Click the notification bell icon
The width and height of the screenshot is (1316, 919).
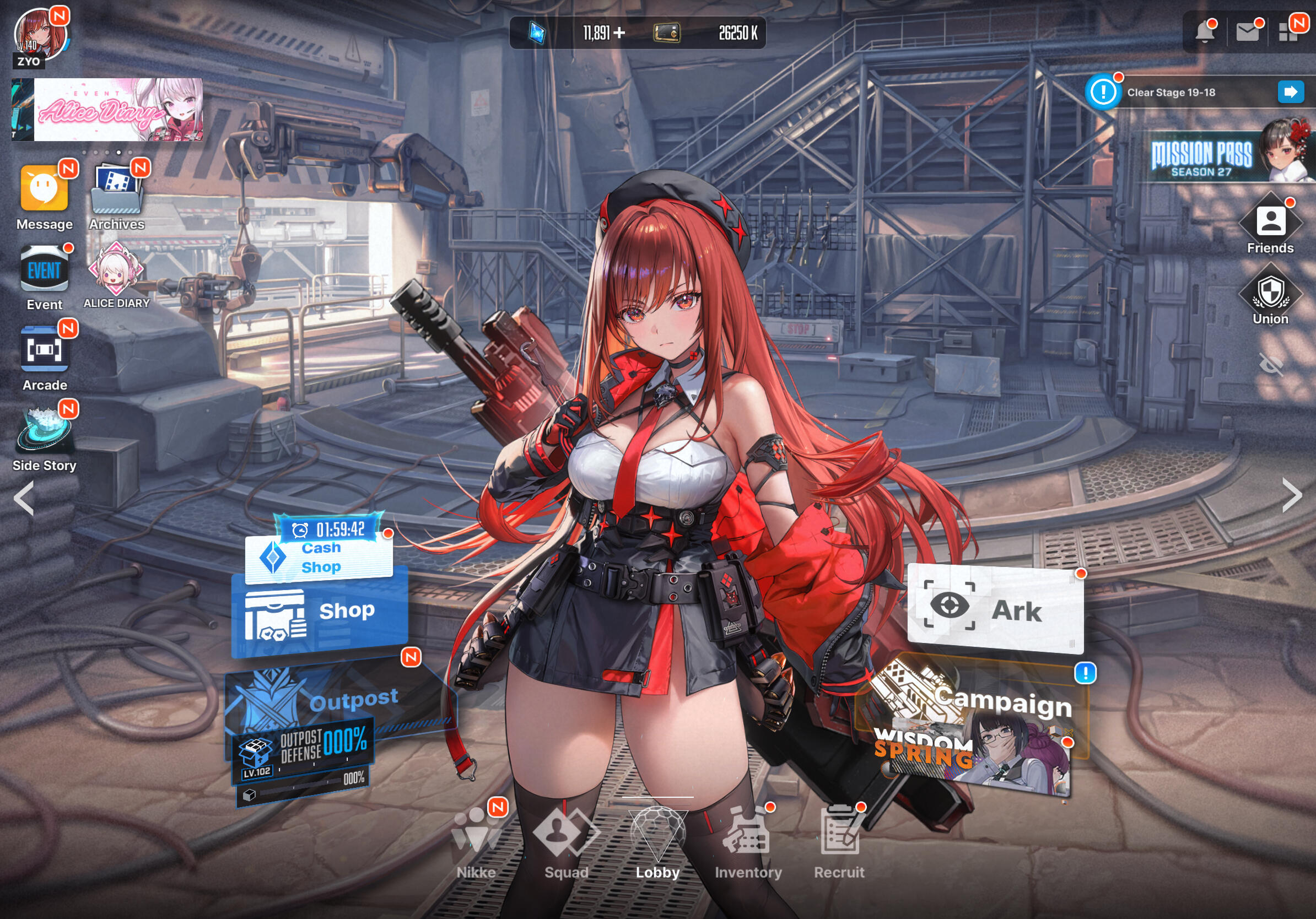tap(1204, 32)
